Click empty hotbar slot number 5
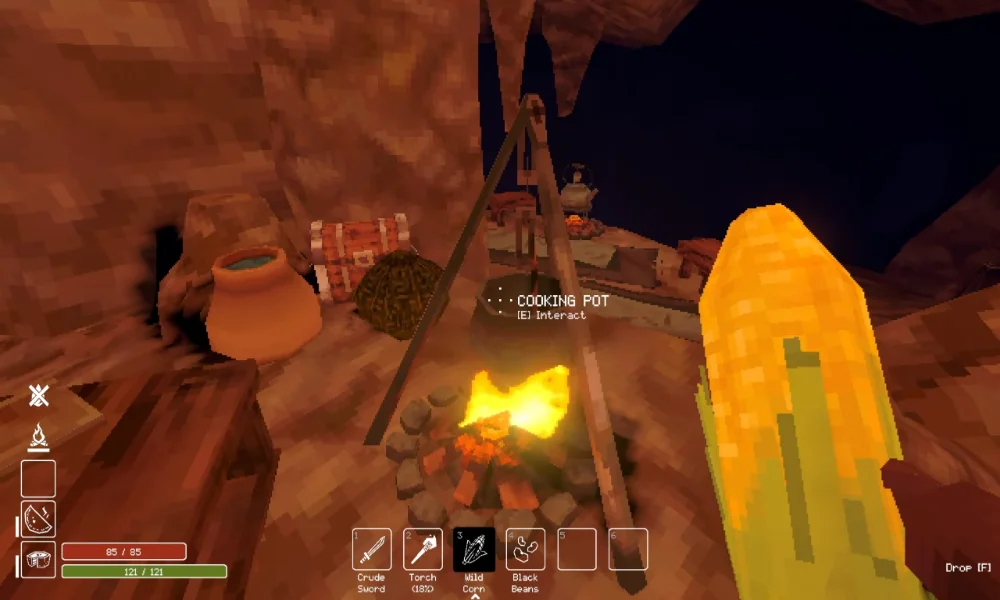Image resolution: width=1000 pixels, height=600 pixels. tap(577, 549)
